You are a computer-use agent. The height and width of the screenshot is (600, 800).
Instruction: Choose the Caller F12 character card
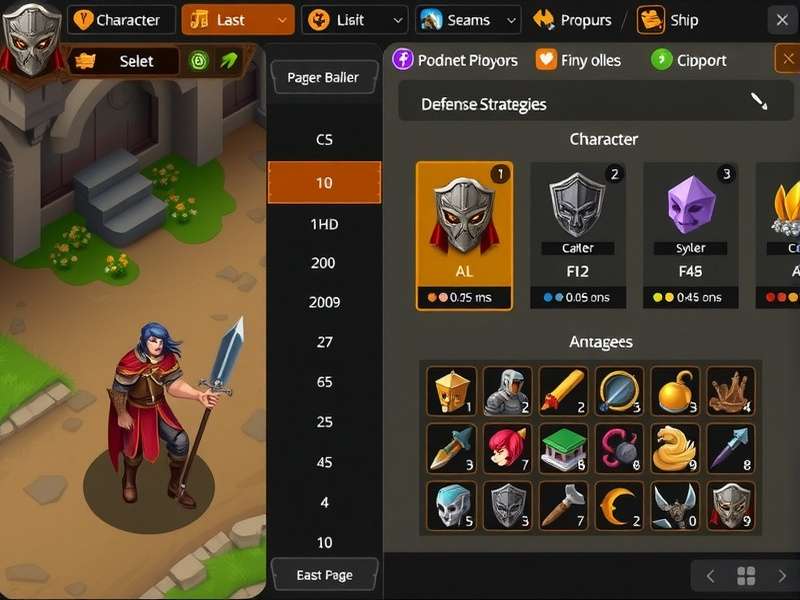point(578,236)
